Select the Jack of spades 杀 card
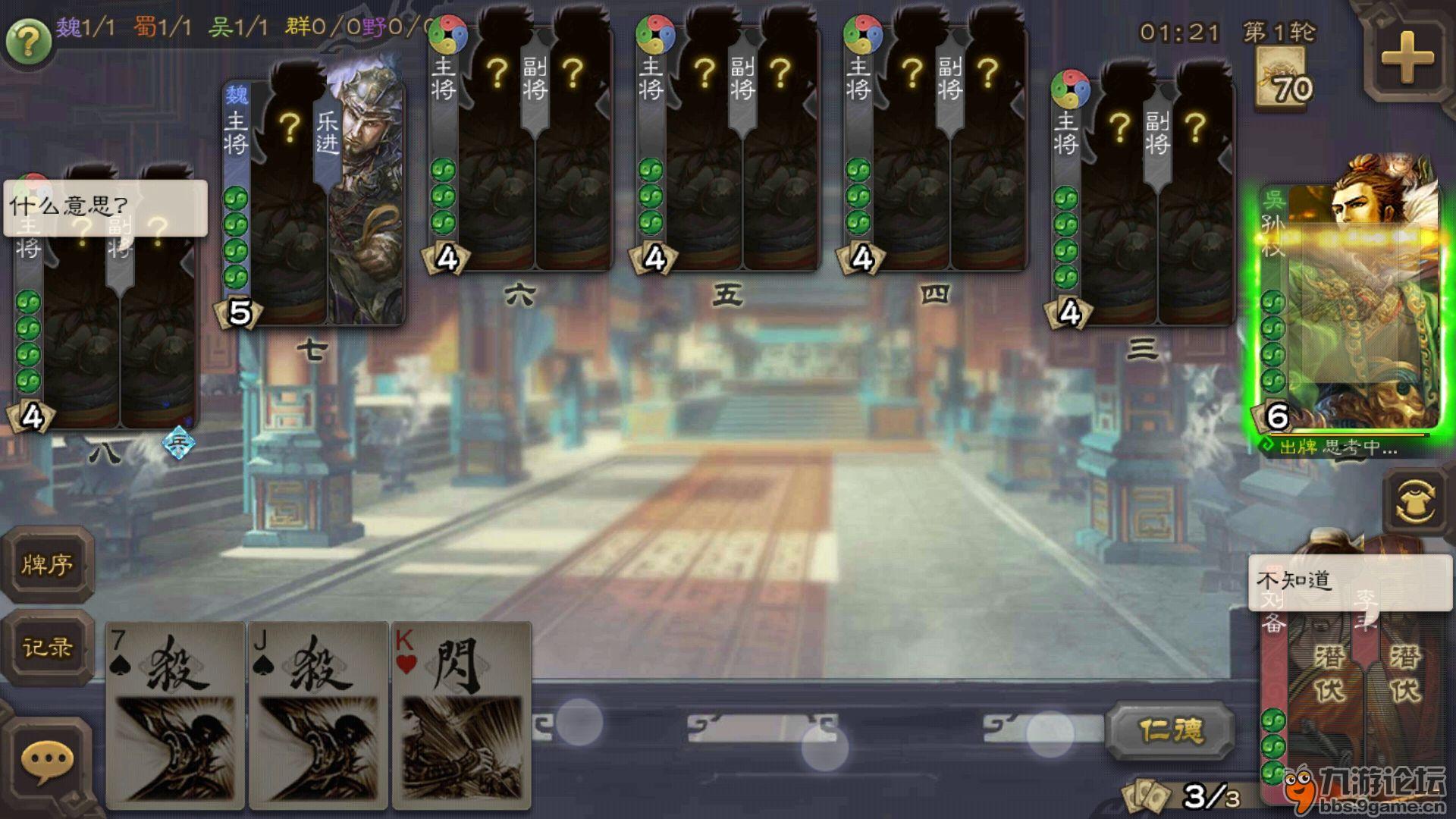 (318, 713)
